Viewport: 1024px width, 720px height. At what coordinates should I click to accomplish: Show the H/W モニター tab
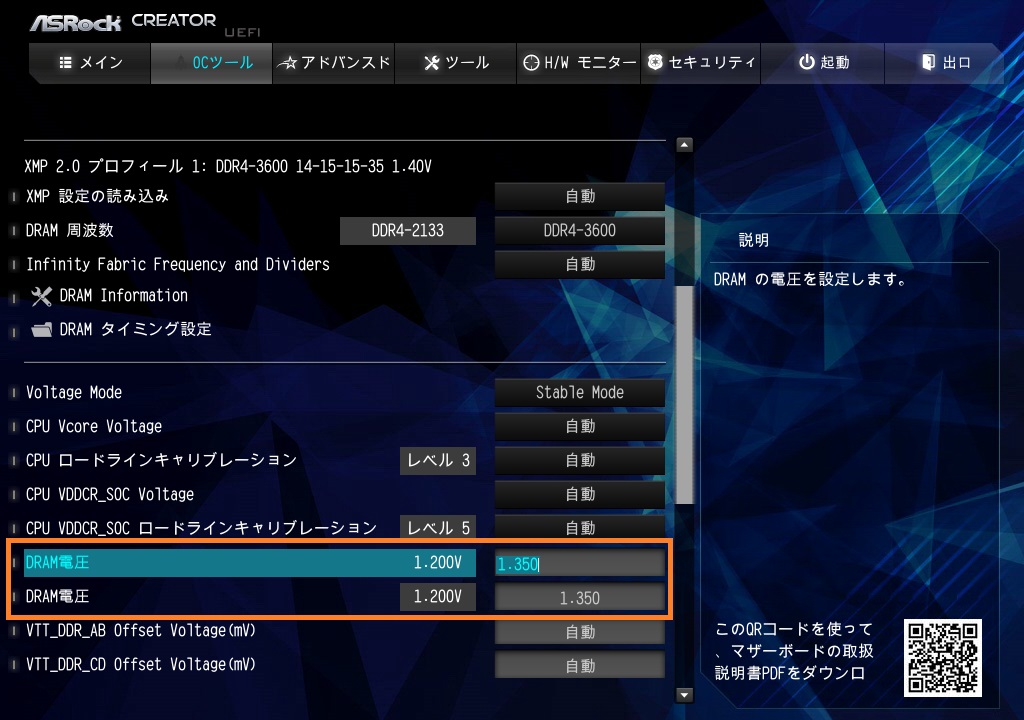pyautogui.click(x=579, y=63)
